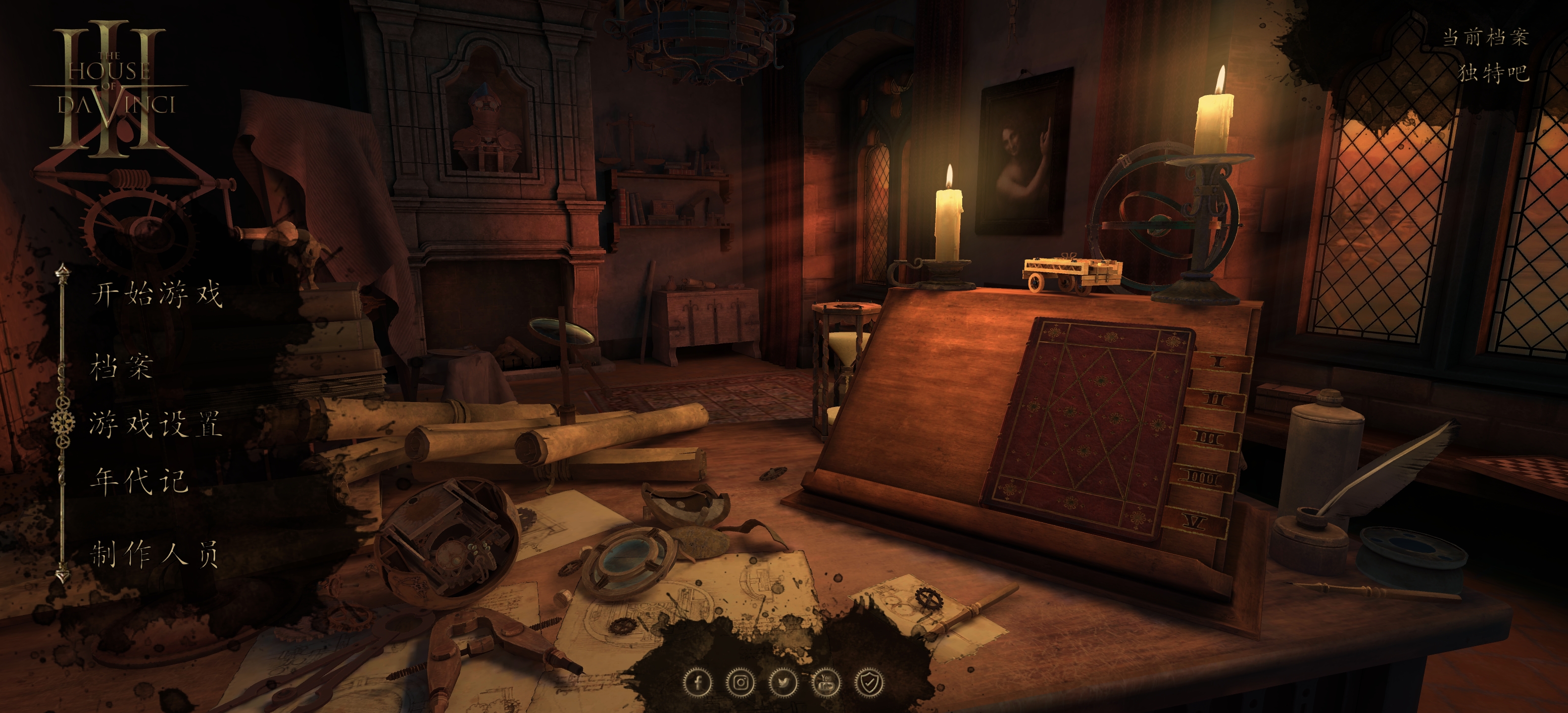The width and height of the screenshot is (1568, 713).
Task: Open the YouTube channel icon
Action: coord(826,682)
